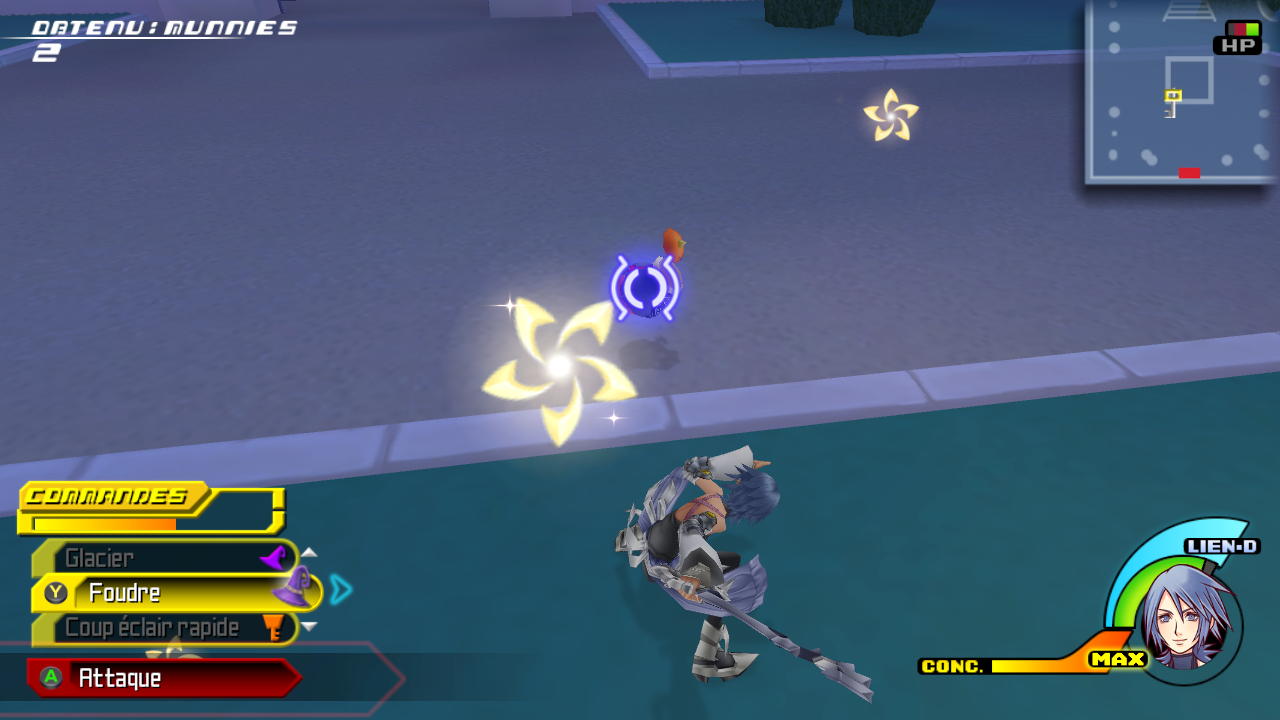This screenshot has height=720, width=1280.
Task: Click the Commandes deck header
Action: coord(112,497)
